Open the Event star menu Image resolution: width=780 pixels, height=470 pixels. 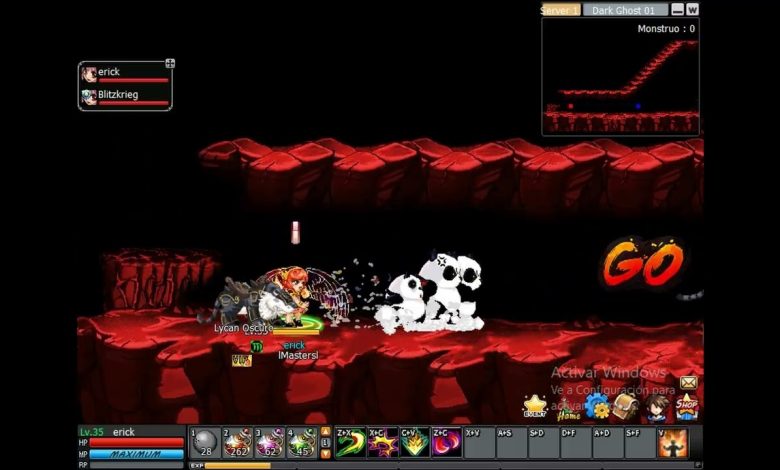point(535,406)
